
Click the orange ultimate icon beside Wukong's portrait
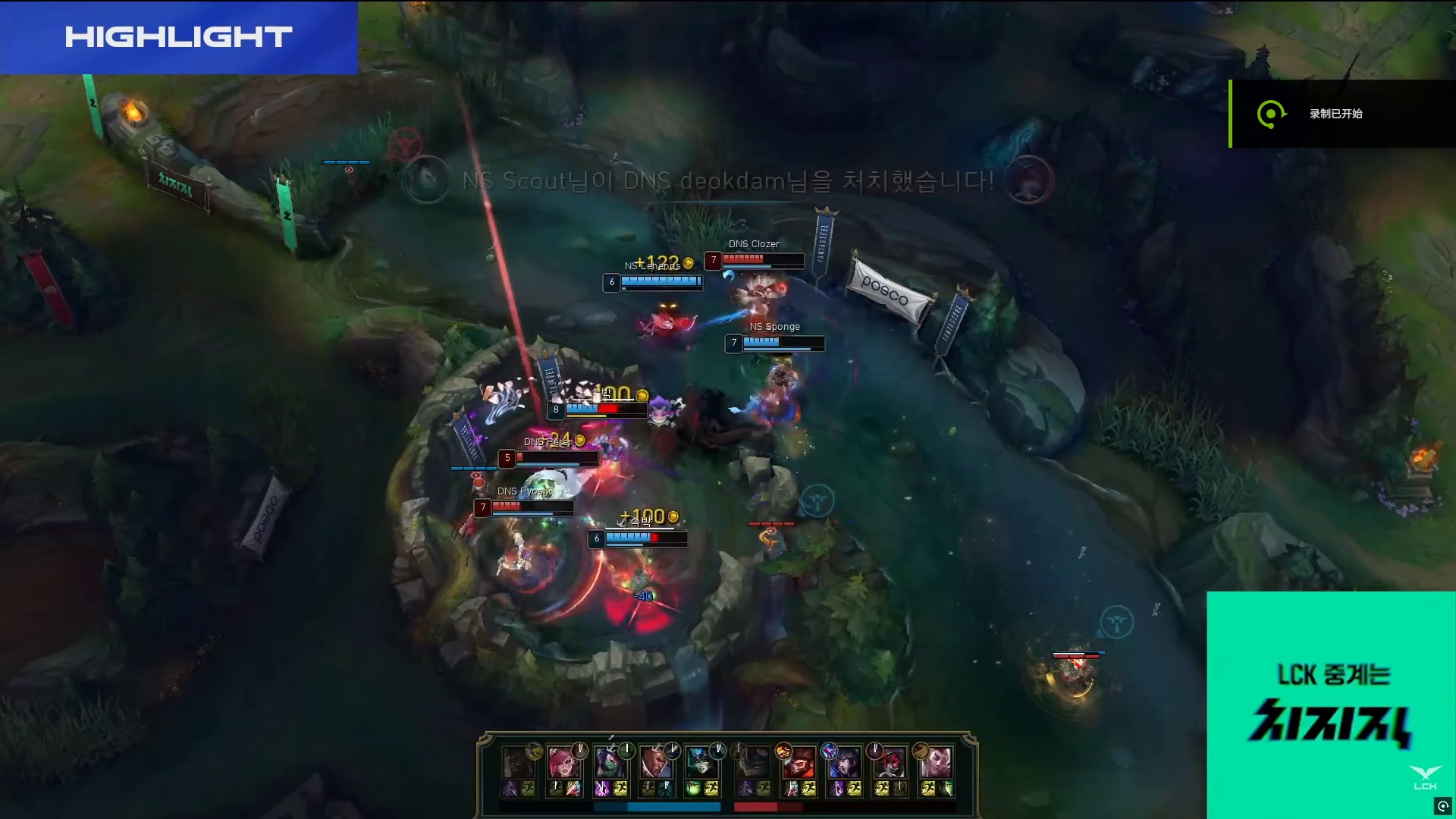pyautogui.click(x=784, y=750)
